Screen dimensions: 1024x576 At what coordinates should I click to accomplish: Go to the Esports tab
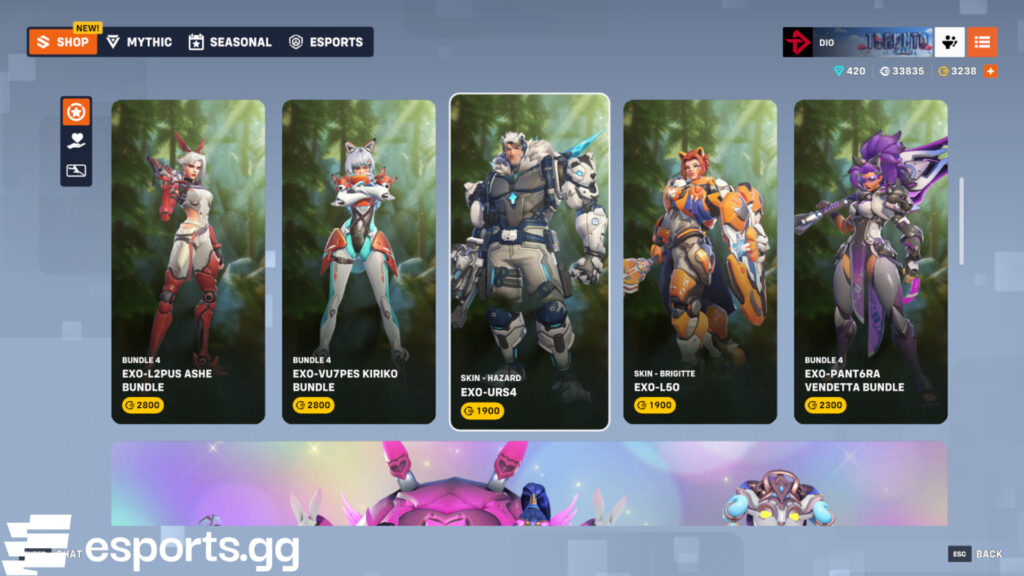[x=326, y=42]
